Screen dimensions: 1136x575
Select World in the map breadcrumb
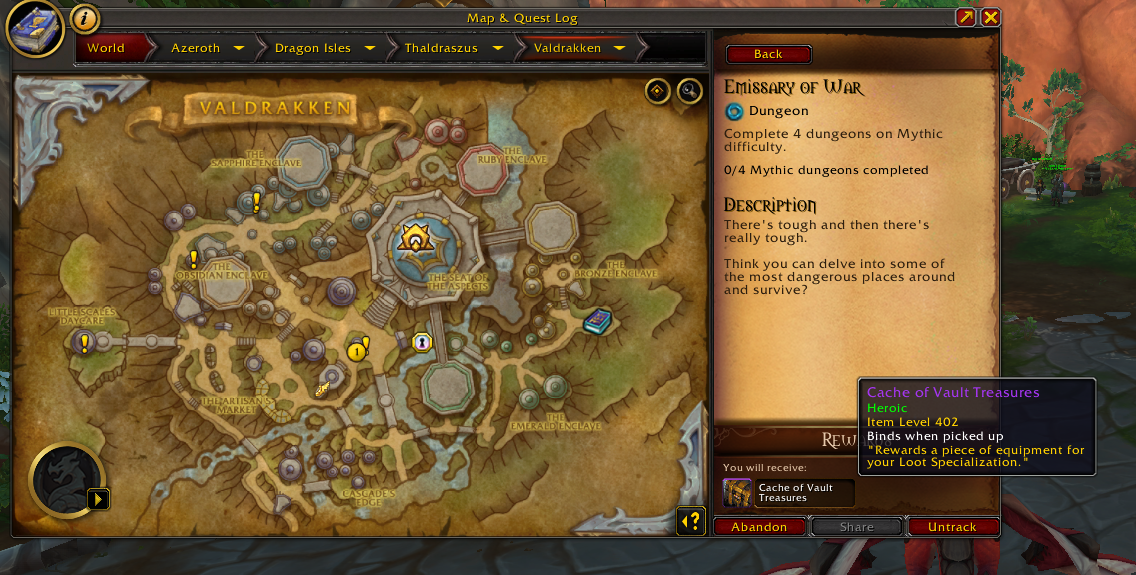coord(106,48)
